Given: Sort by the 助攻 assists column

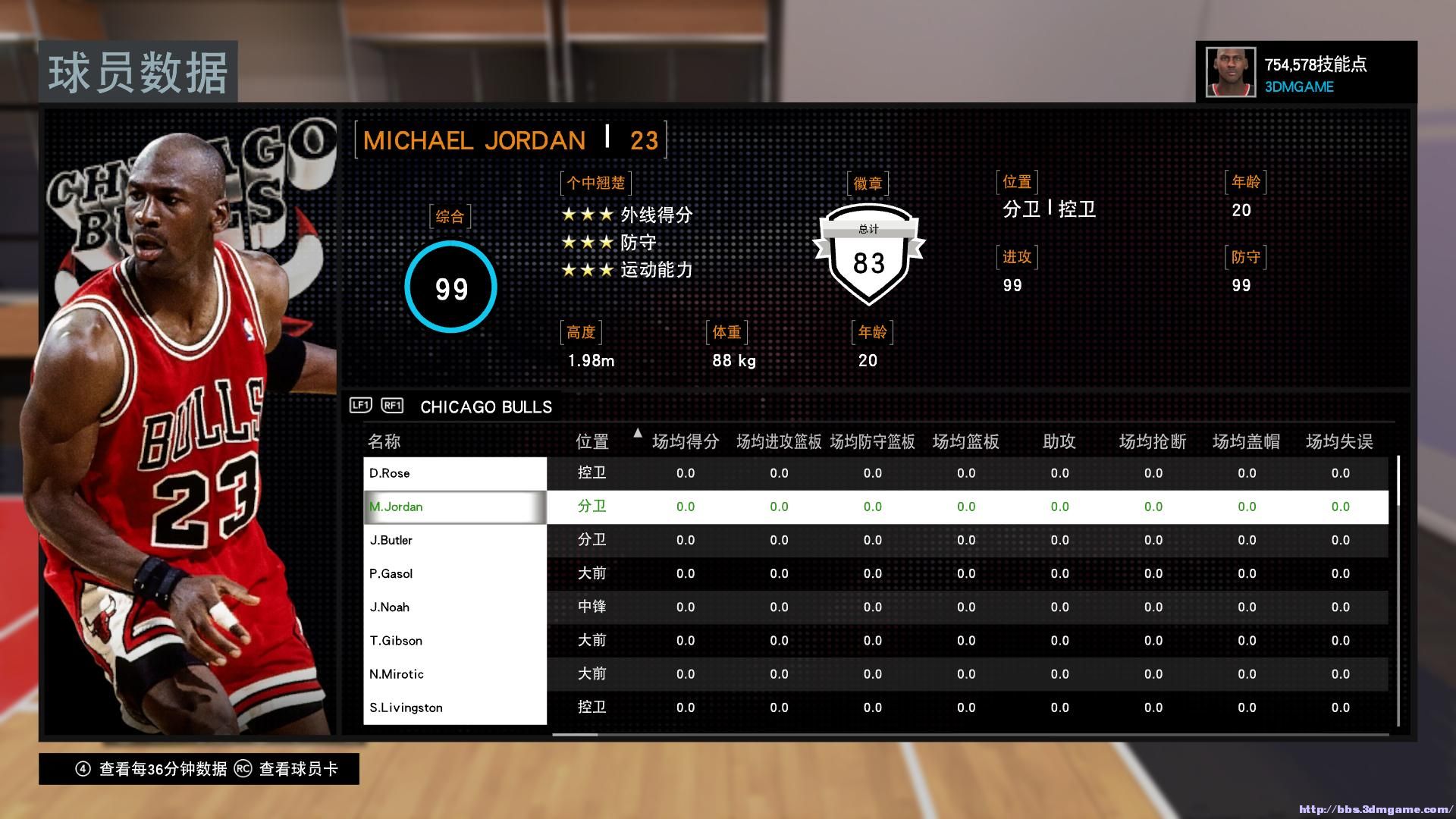Looking at the screenshot, I should point(1059,441).
